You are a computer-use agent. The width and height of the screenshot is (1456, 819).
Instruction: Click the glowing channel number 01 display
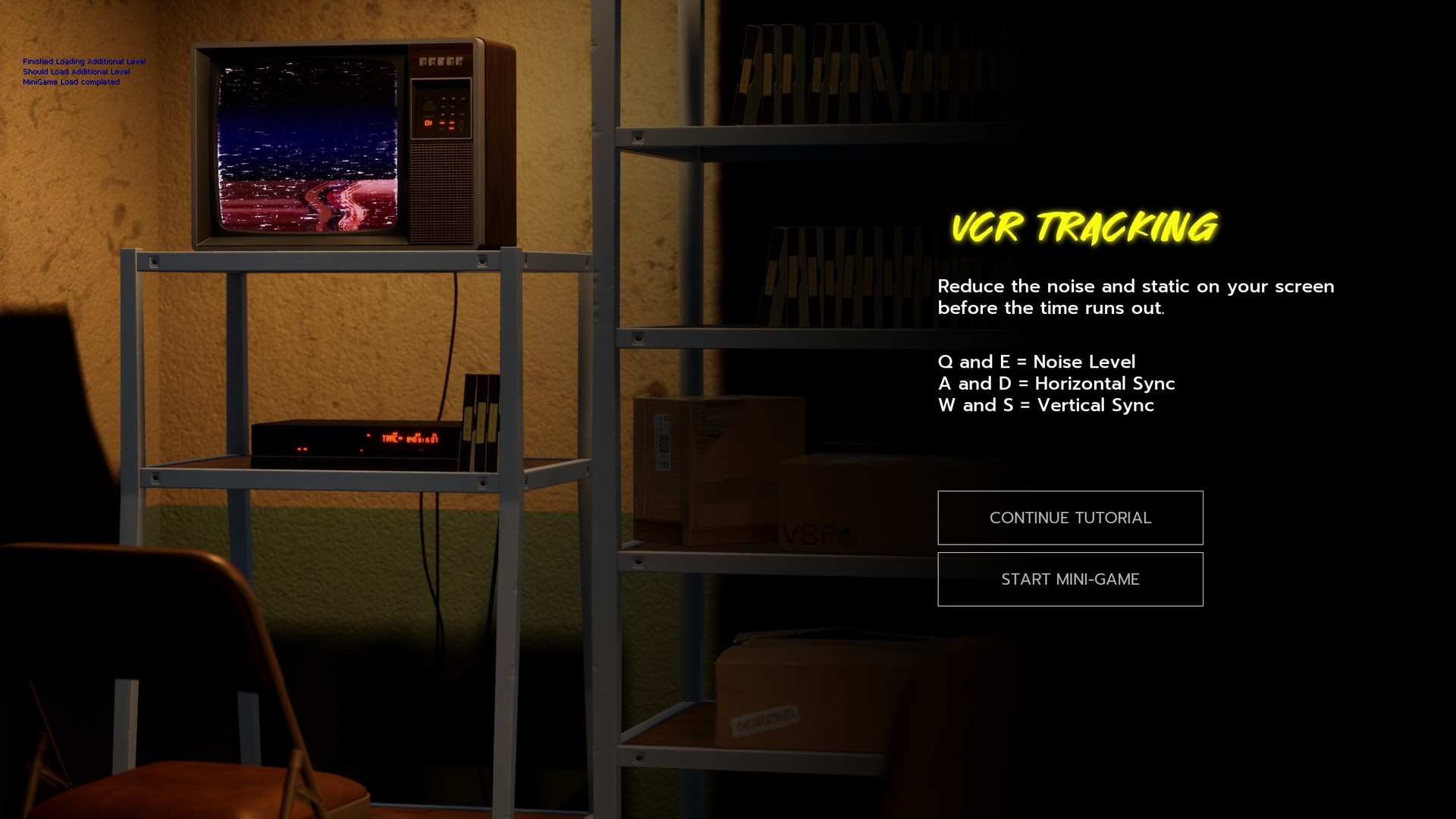pyautogui.click(x=428, y=123)
